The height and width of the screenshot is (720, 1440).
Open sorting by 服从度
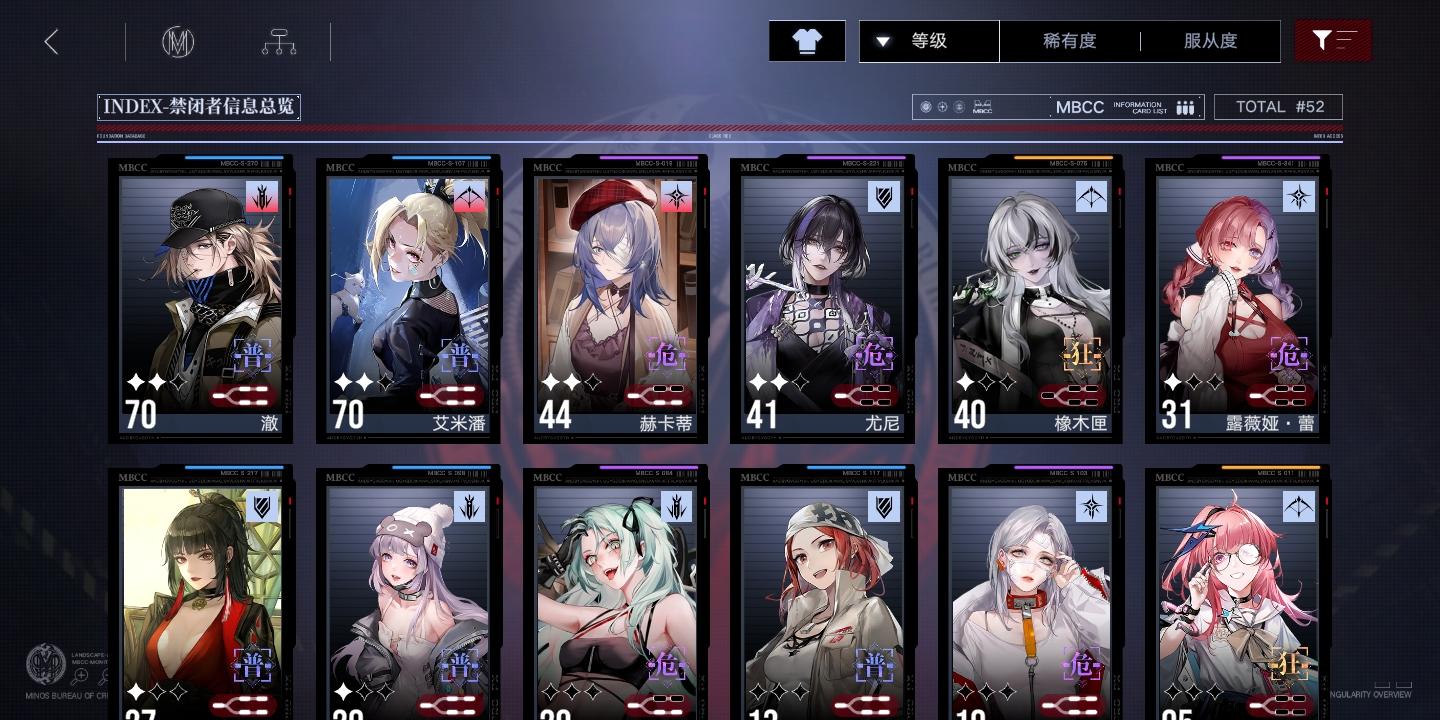(x=1209, y=41)
